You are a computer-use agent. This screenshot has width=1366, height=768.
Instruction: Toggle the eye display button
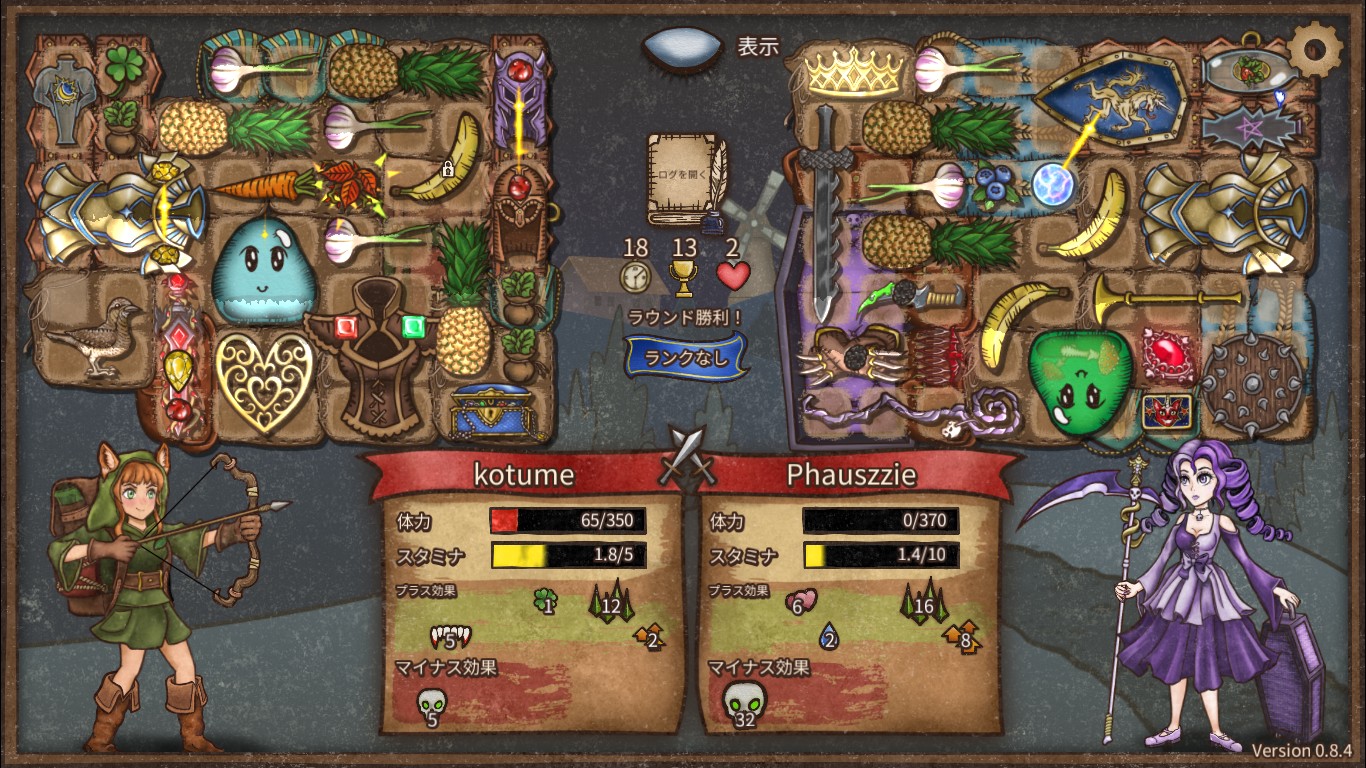[x=682, y=46]
